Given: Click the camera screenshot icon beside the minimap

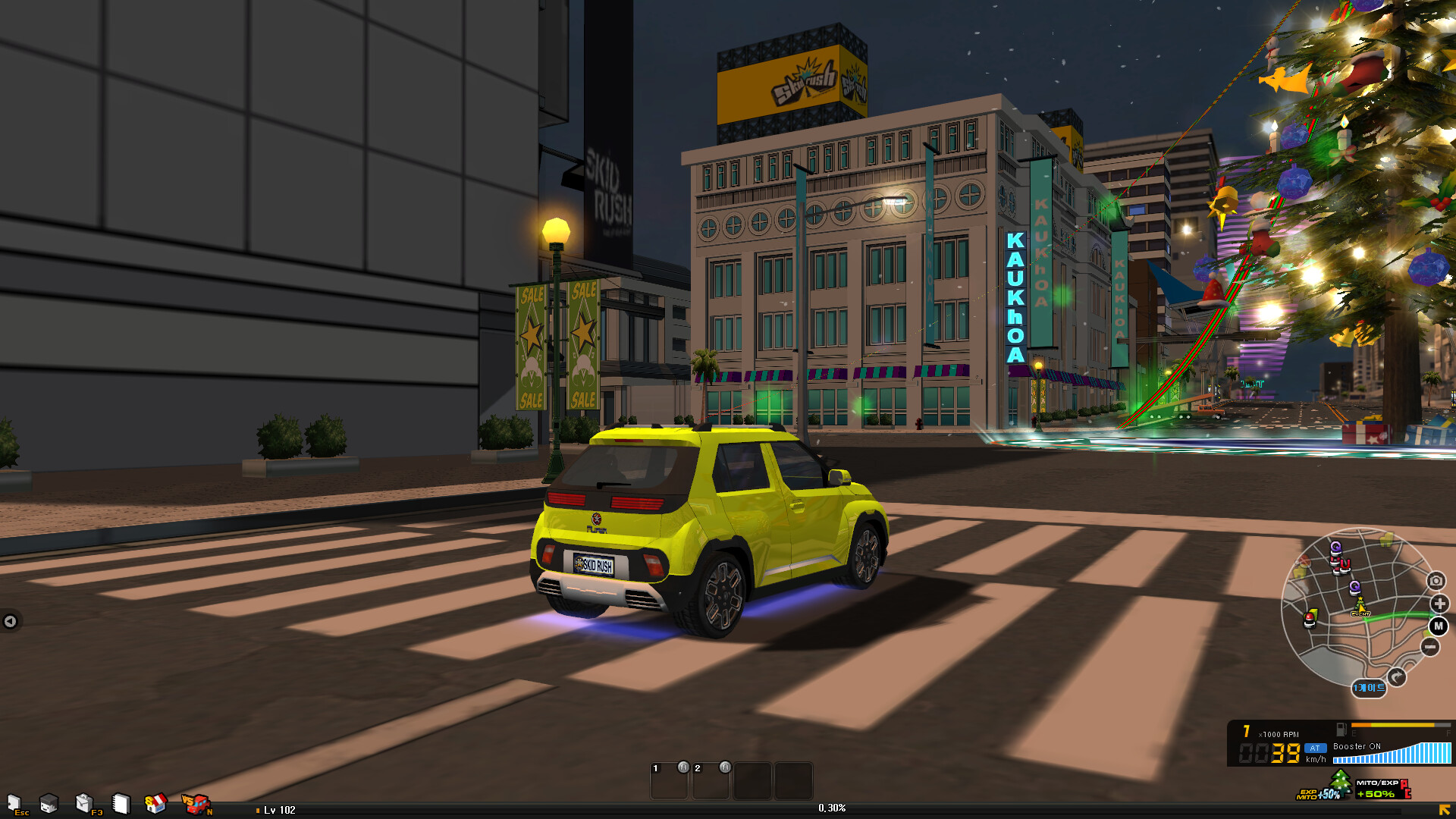Looking at the screenshot, I should tap(1436, 581).
